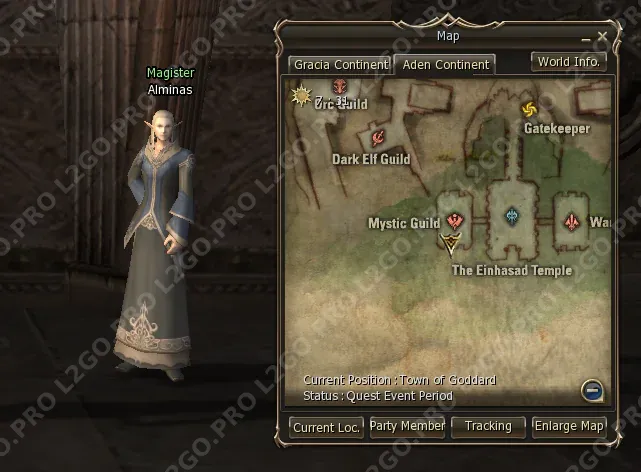Select the Aden Continent tab

444,65
